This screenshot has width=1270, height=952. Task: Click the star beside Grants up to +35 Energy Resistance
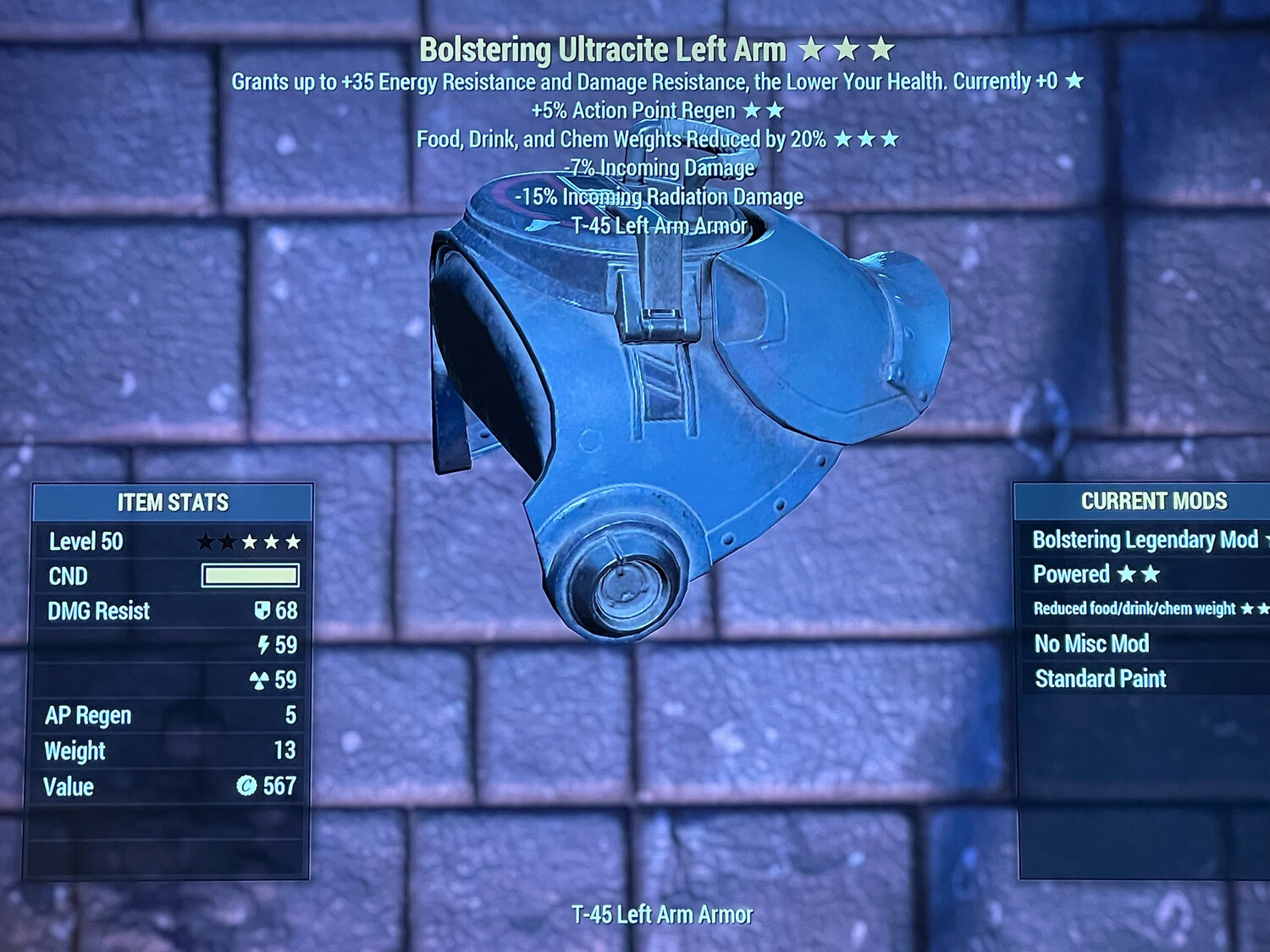click(1075, 82)
